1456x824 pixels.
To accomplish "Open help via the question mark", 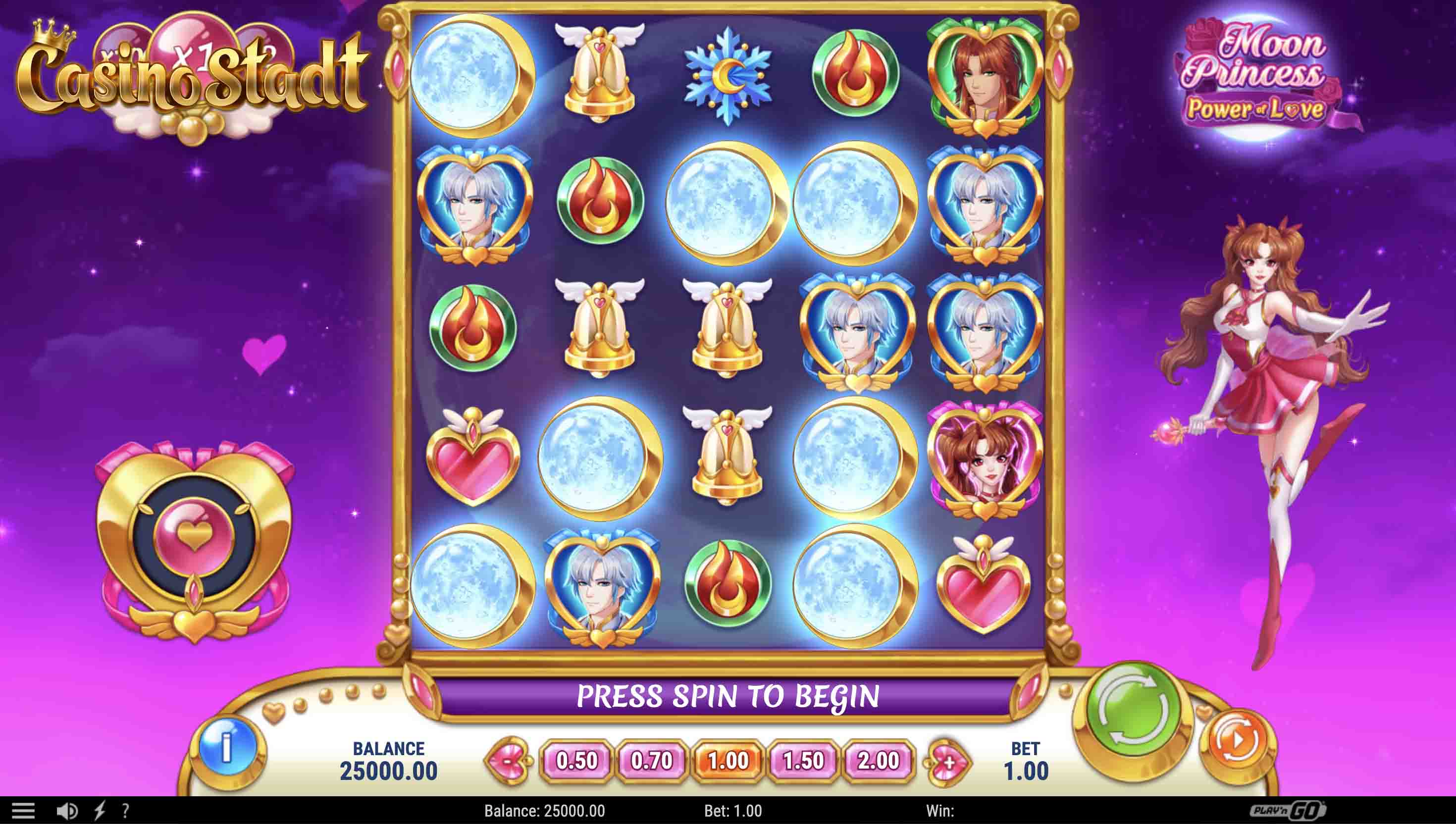I will pos(125,811).
